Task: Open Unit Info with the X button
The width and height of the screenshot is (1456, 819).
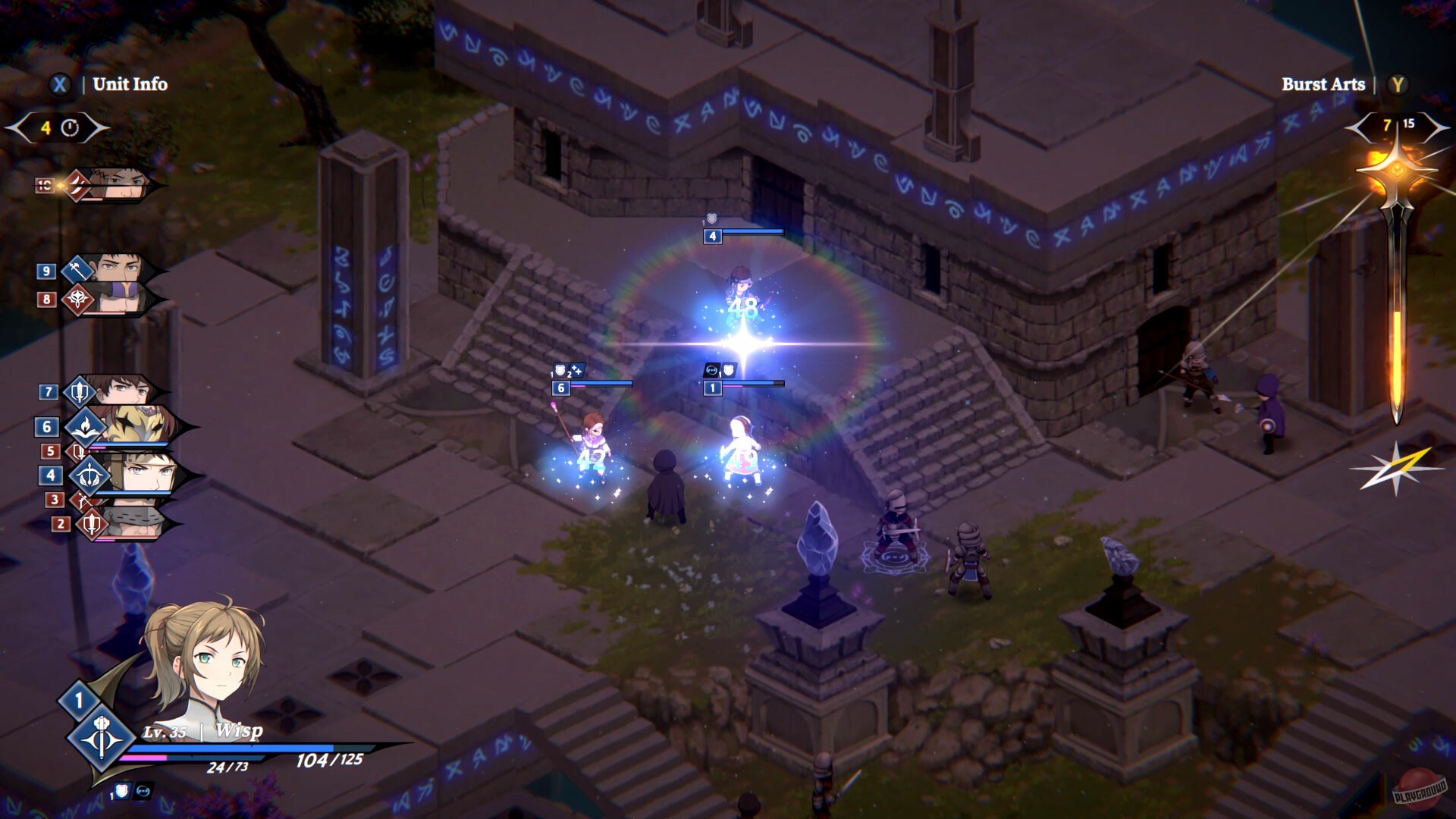Action: tap(60, 84)
